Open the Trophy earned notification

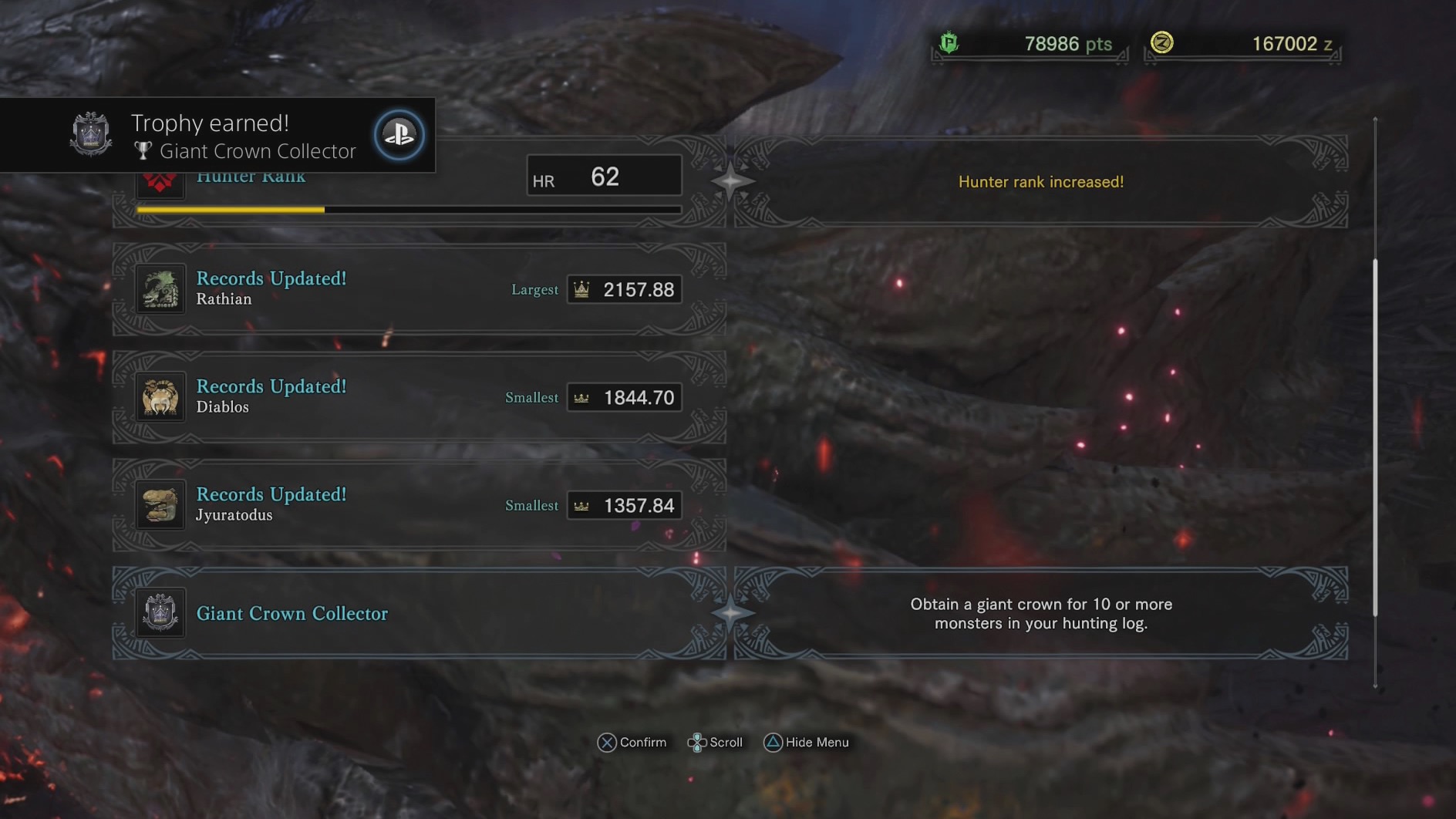point(217,135)
